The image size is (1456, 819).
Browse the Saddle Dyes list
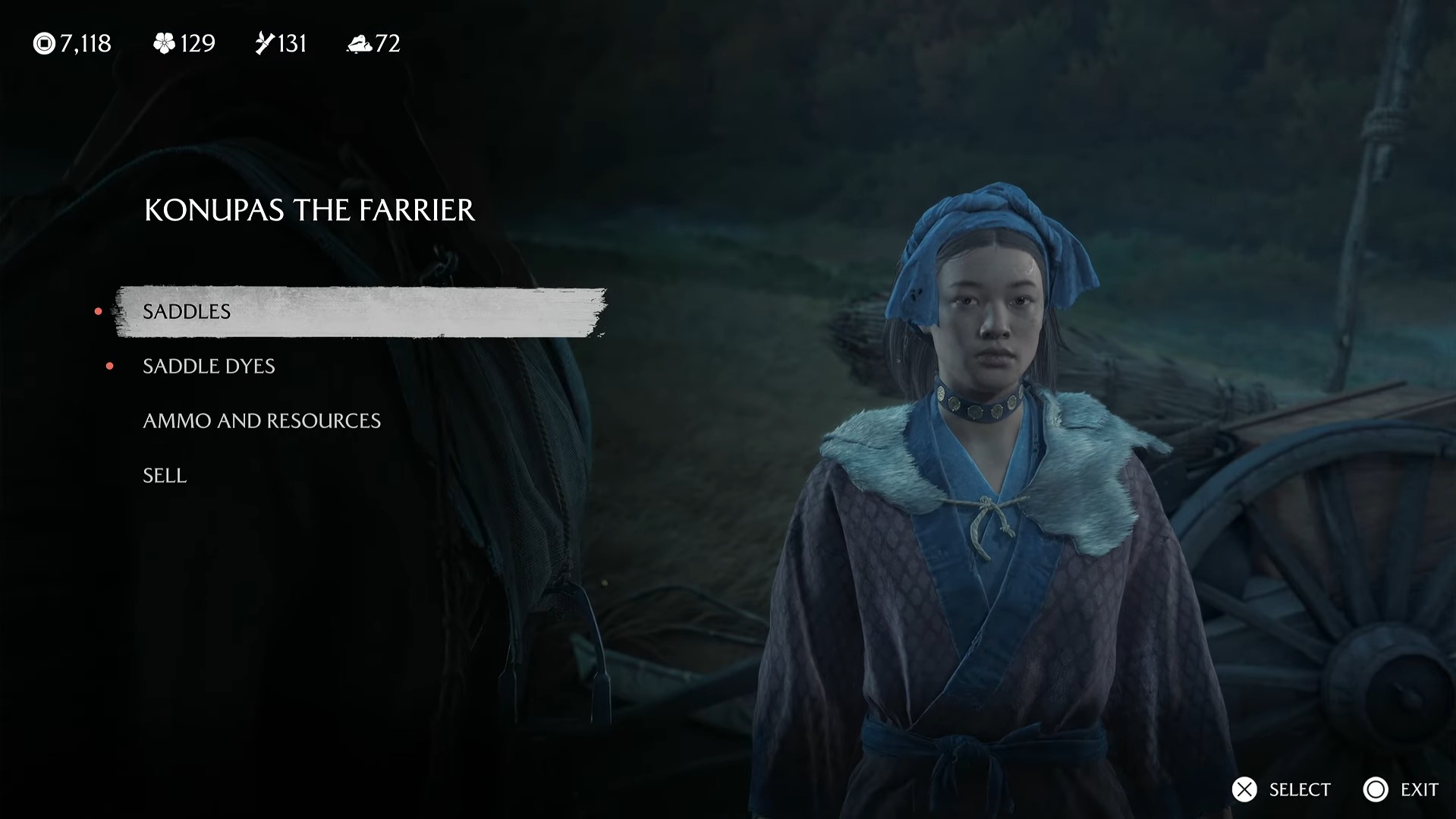click(x=209, y=366)
